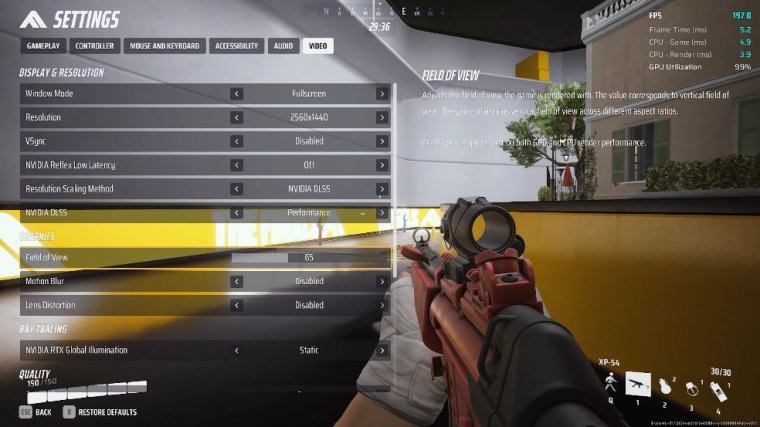
Task: Switch to the Gameplay tab
Action: point(43,46)
